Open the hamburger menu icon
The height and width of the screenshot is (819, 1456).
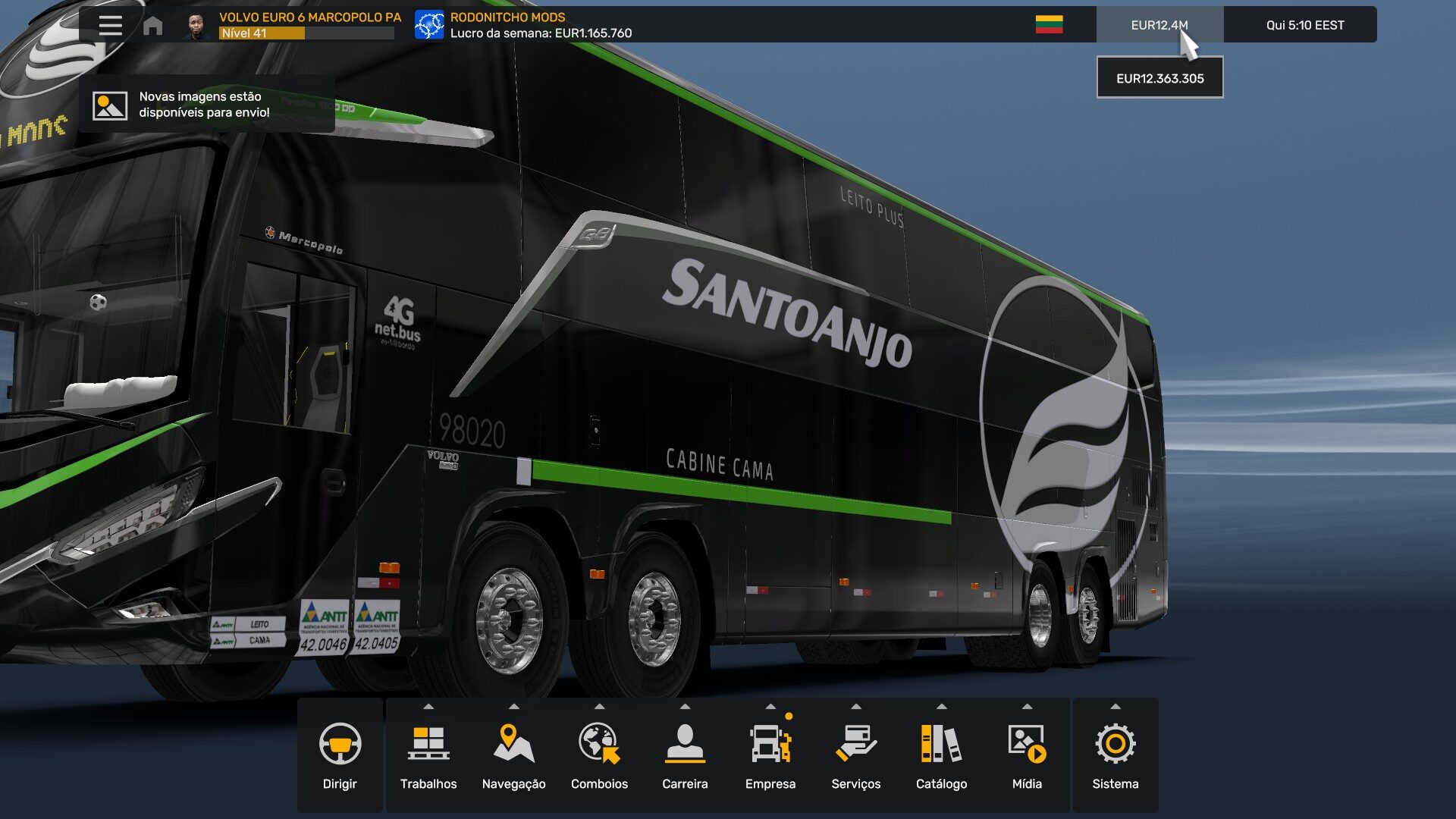110,25
